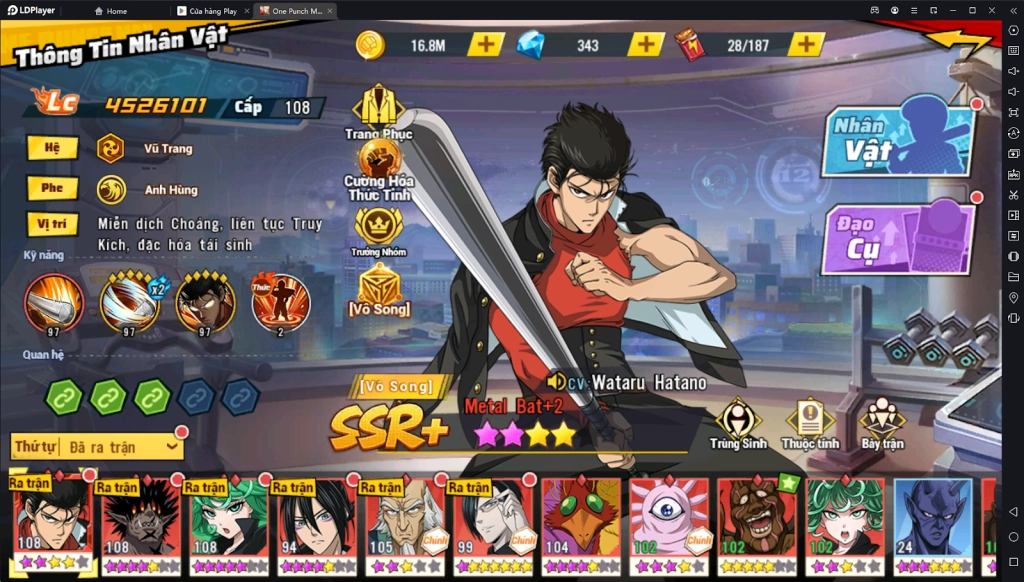The width and height of the screenshot is (1024, 582).
Task: Refill red lightning tickets with plus button
Action: tap(806, 45)
